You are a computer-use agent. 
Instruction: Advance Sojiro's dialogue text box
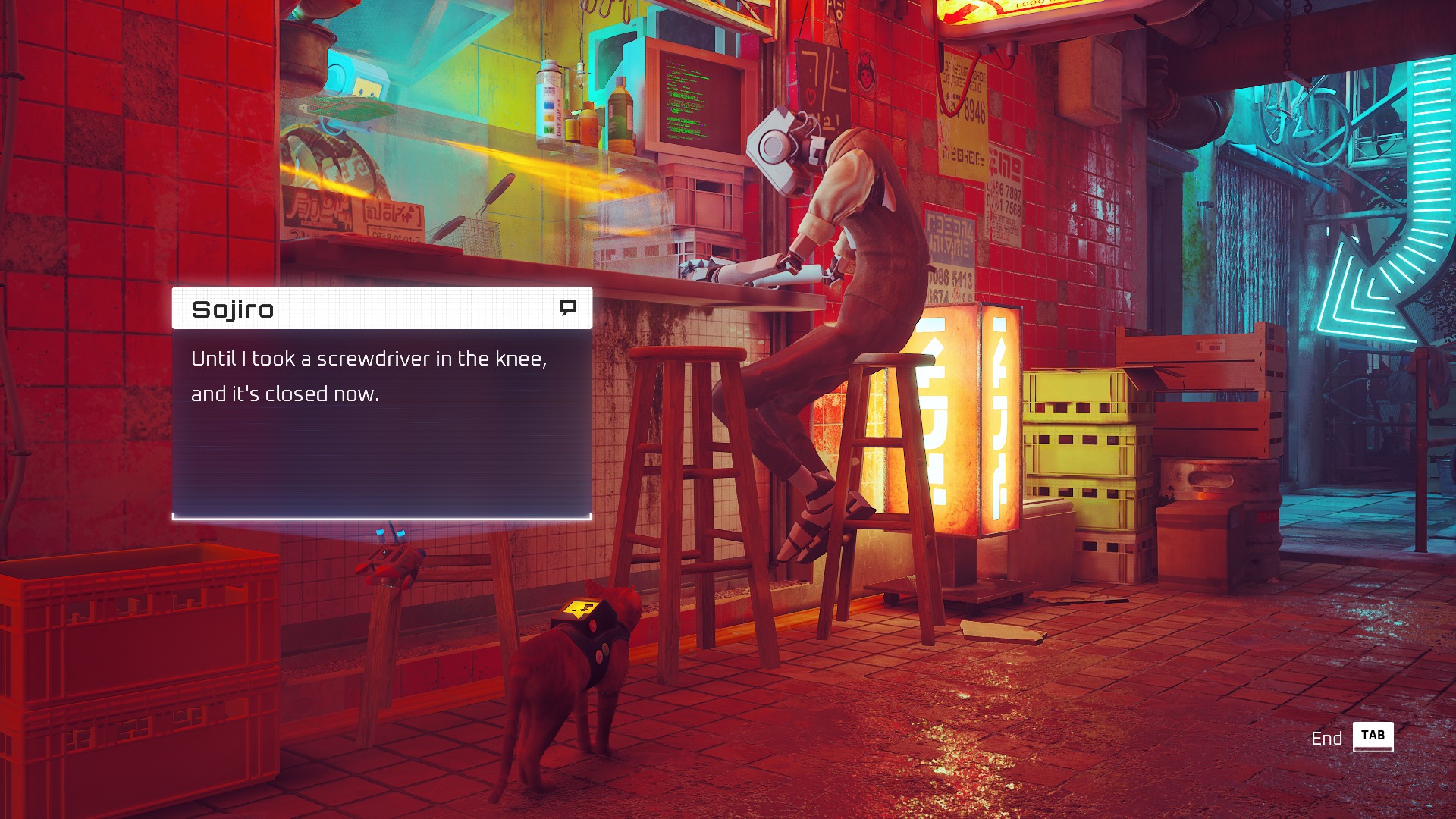pyautogui.click(x=381, y=422)
